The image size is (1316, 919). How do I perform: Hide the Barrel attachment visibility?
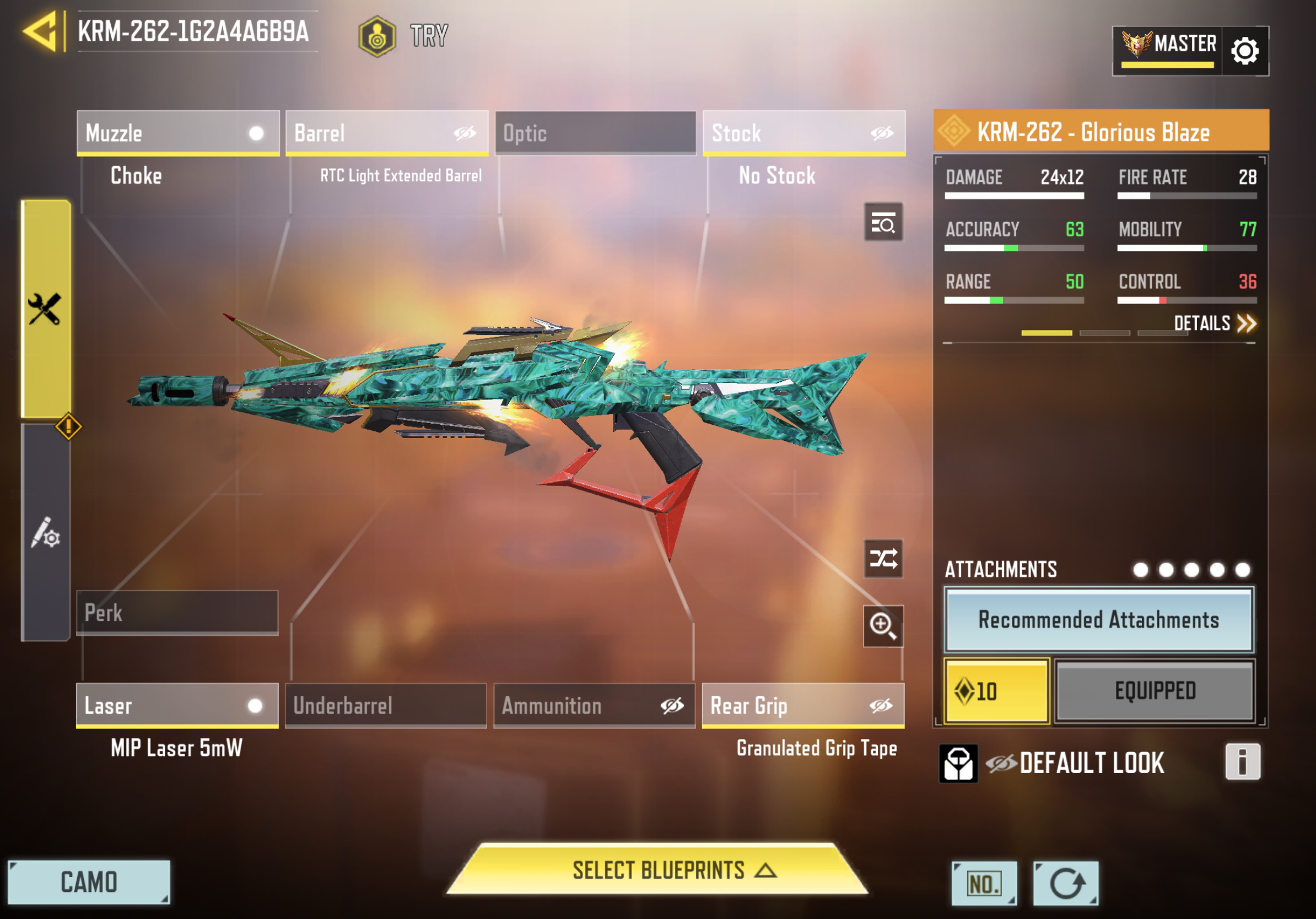click(466, 133)
